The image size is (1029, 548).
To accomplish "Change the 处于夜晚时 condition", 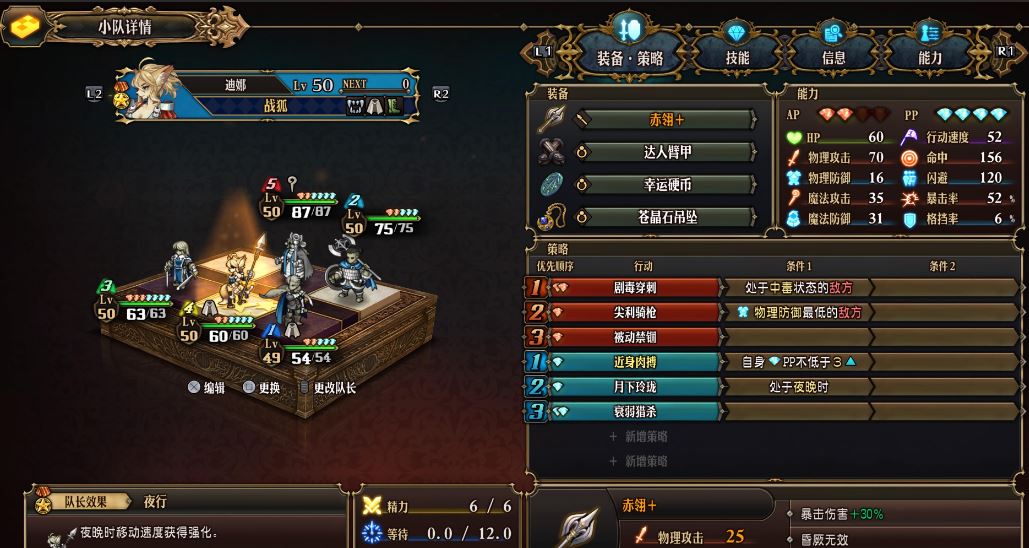I will (797, 387).
